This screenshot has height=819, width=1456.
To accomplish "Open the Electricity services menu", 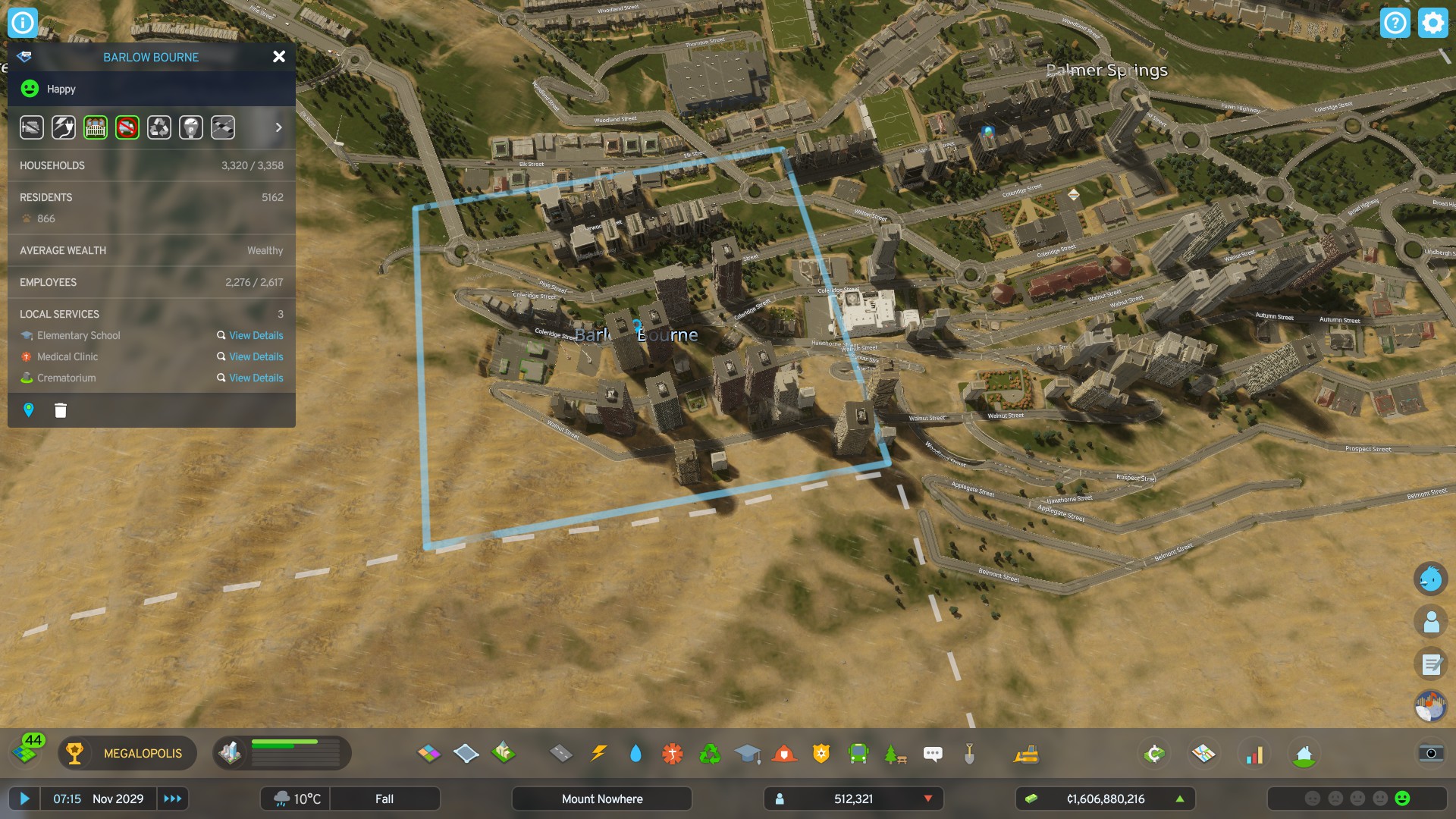I will 599,753.
